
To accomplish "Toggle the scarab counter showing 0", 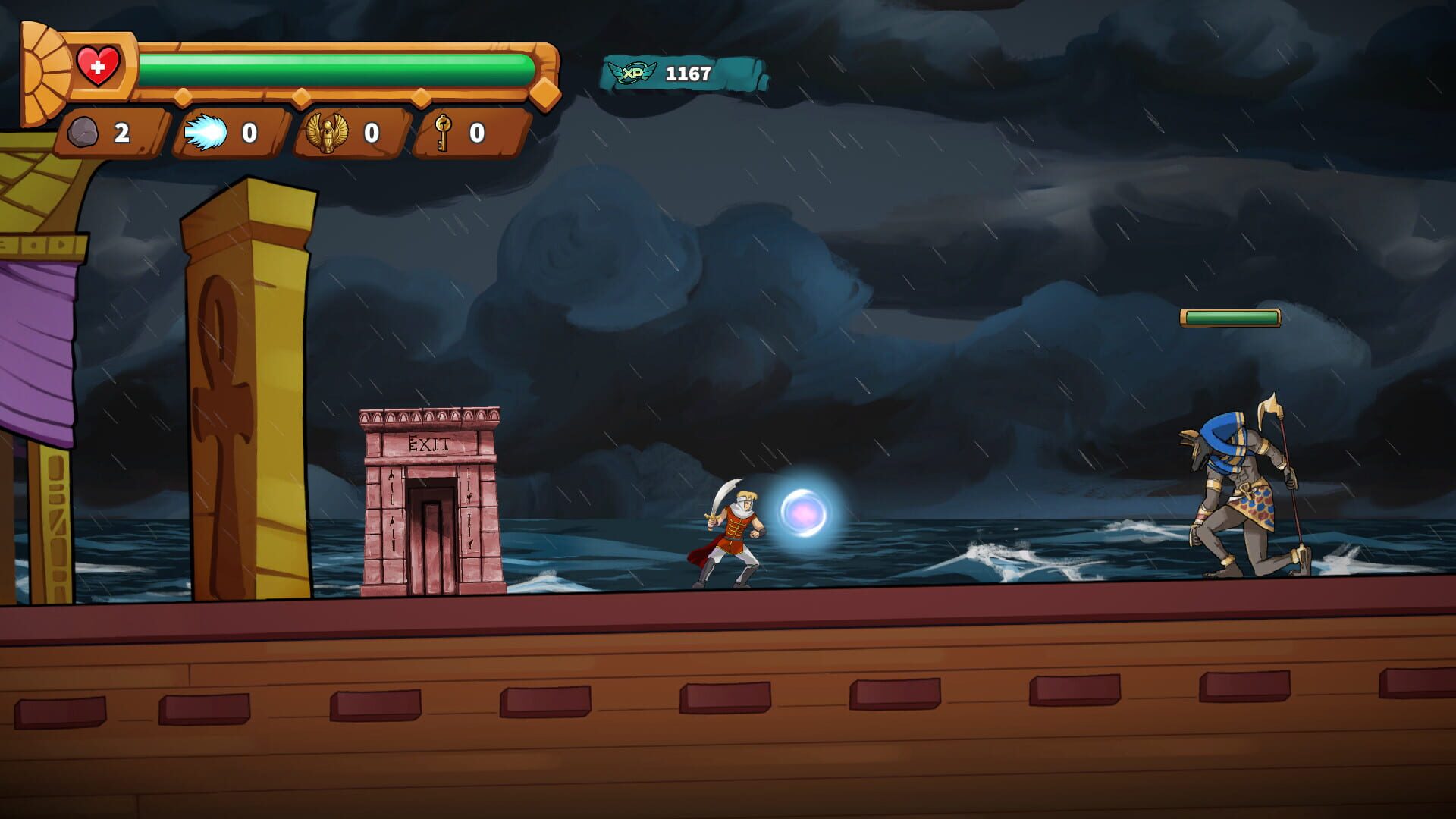I will [371, 133].
